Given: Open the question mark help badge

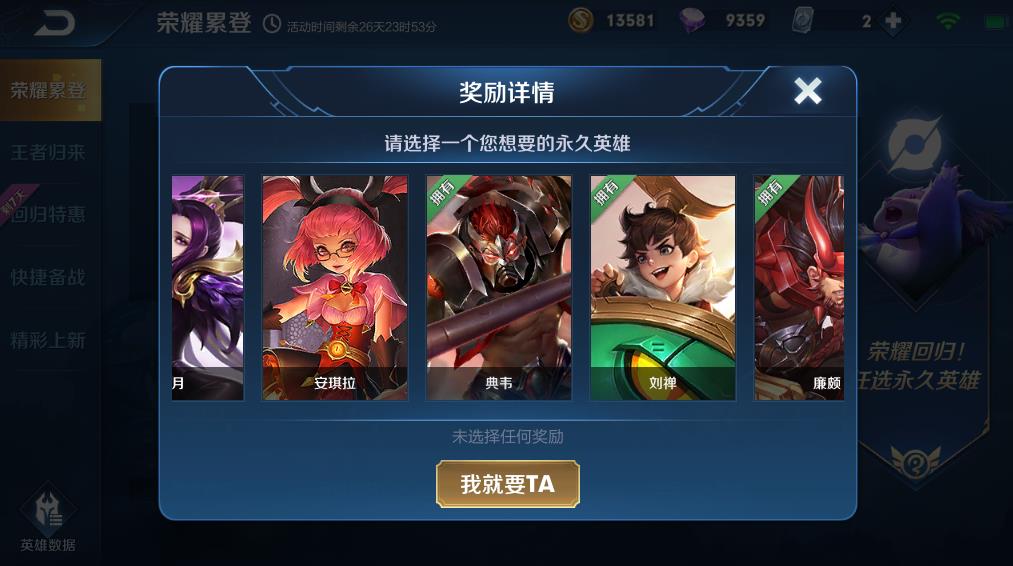Looking at the screenshot, I should (915, 463).
